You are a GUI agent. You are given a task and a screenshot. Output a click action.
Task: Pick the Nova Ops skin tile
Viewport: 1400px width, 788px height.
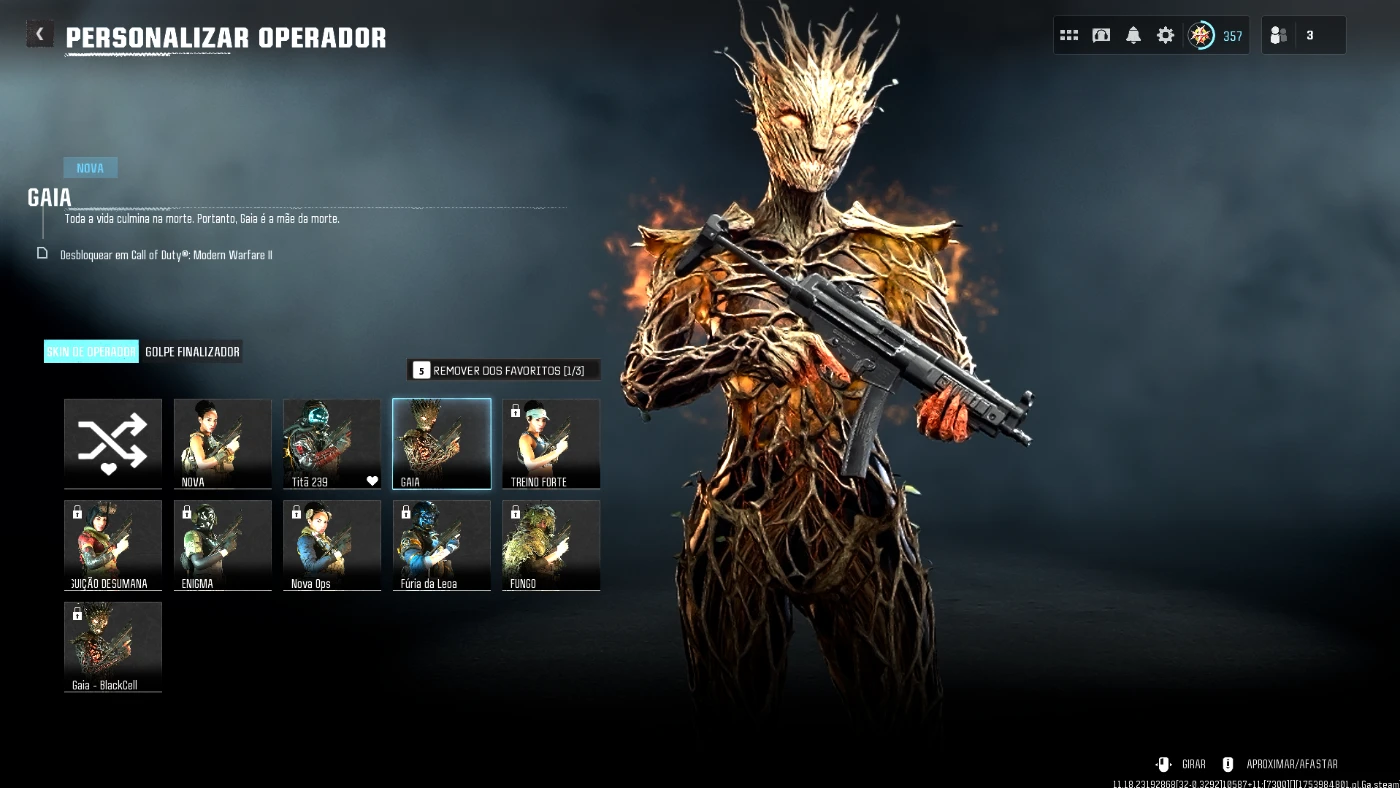332,545
